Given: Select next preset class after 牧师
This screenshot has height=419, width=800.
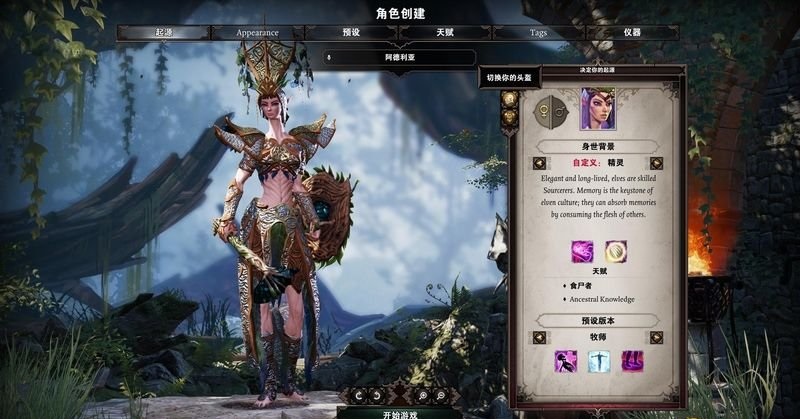Looking at the screenshot, I should (656, 336).
